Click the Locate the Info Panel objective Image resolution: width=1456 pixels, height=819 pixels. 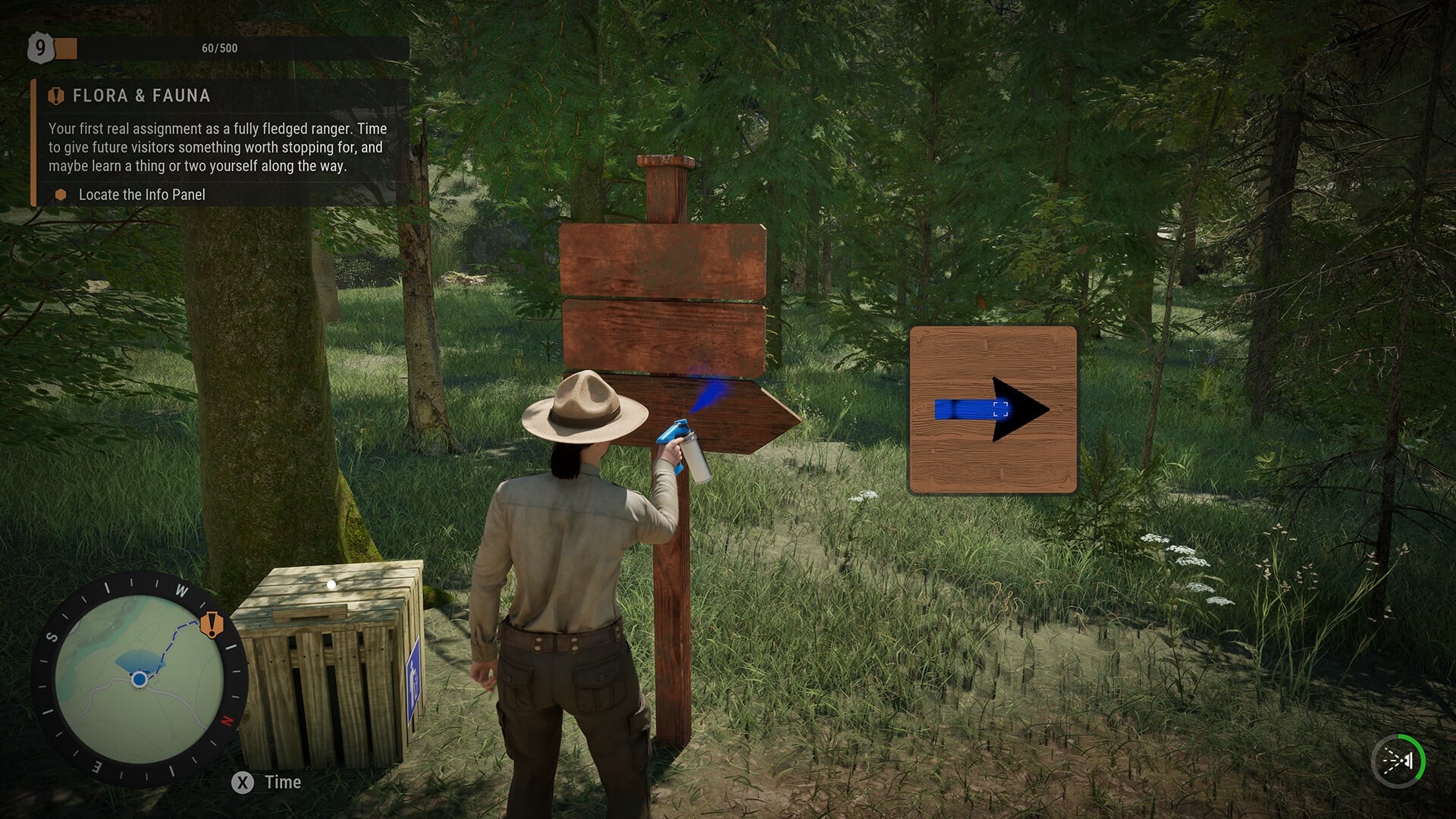tap(141, 194)
